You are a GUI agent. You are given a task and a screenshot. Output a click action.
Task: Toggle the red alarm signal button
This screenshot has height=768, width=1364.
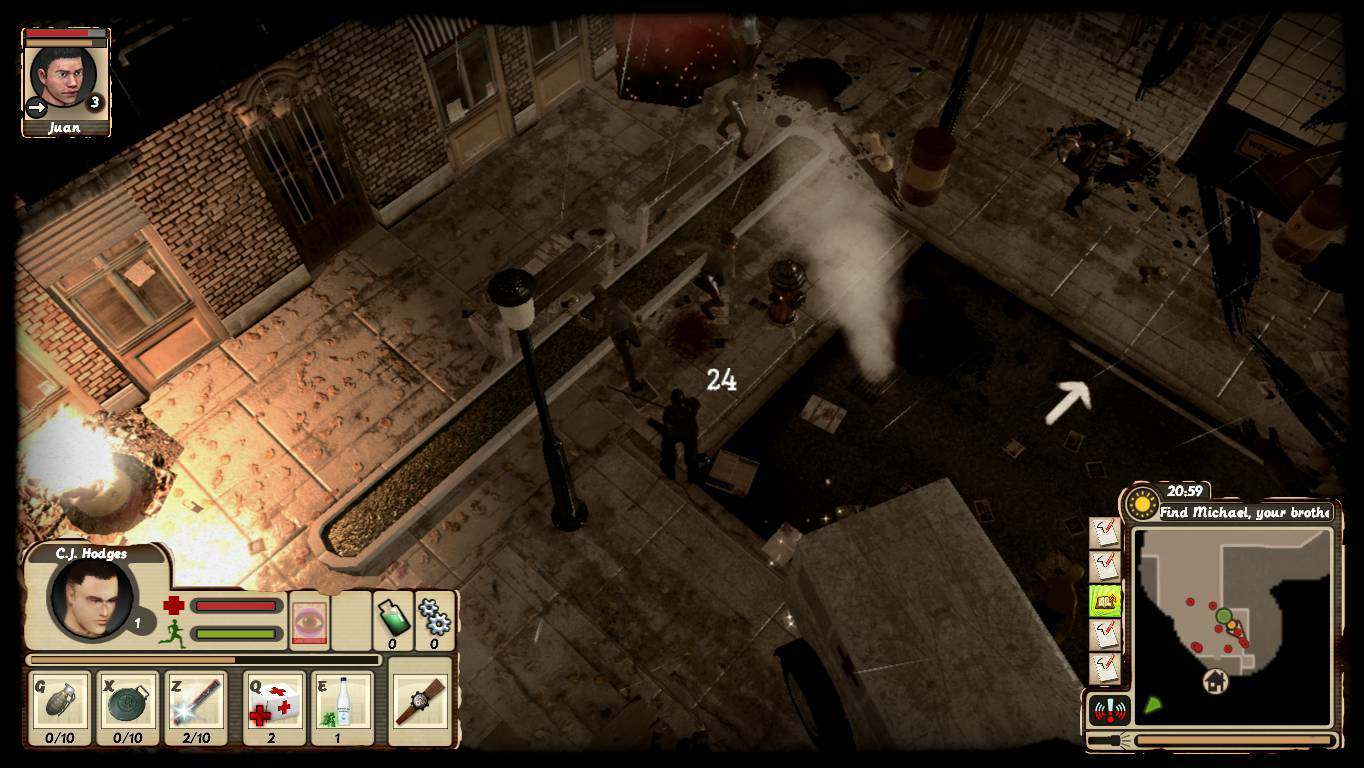point(1108,710)
